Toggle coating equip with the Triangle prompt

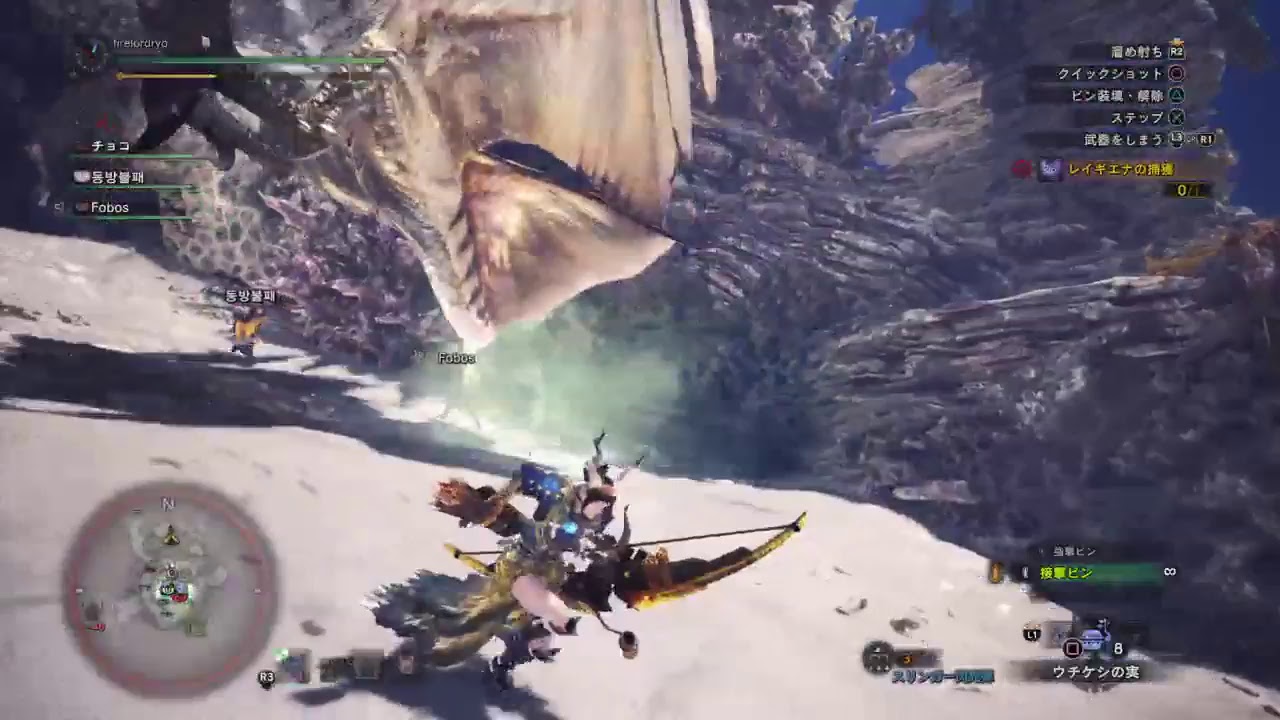tap(1177, 96)
